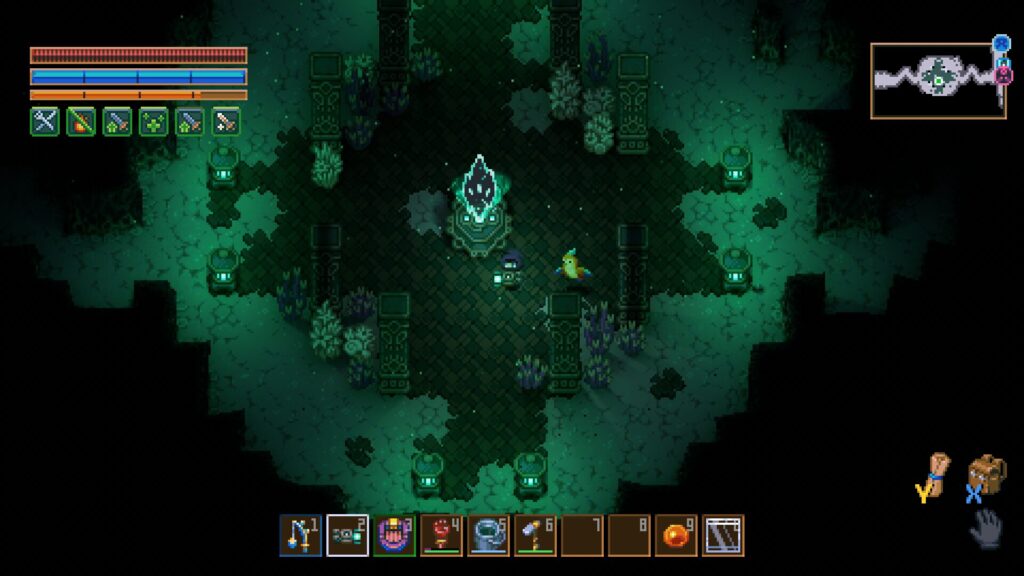The width and height of the screenshot is (1024, 576).
Task: Click the blue marker on the minimap
Action: 1001,44
